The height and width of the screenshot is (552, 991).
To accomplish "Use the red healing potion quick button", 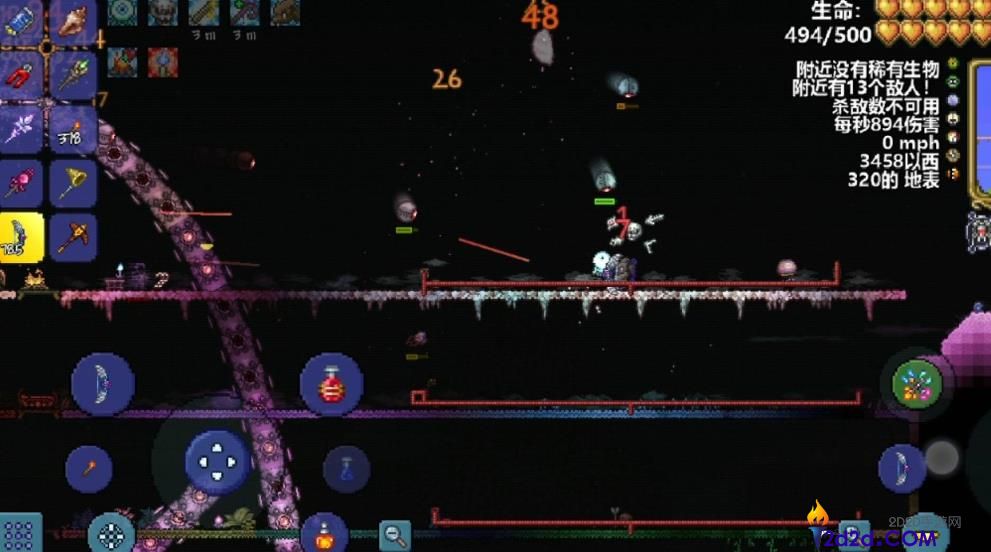I will (x=331, y=384).
